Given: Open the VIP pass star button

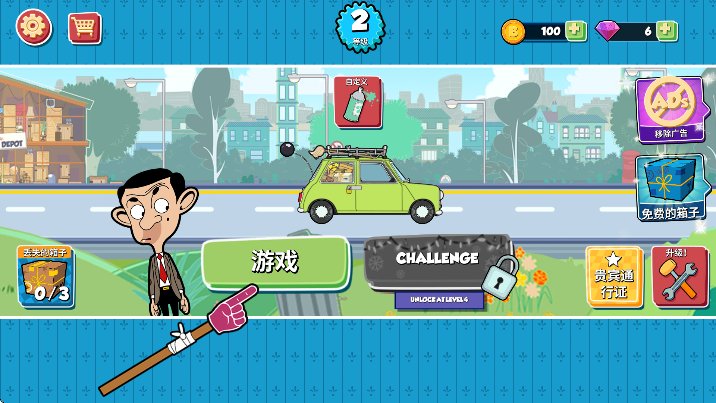Looking at the screenshot, I should pos(614,276).
